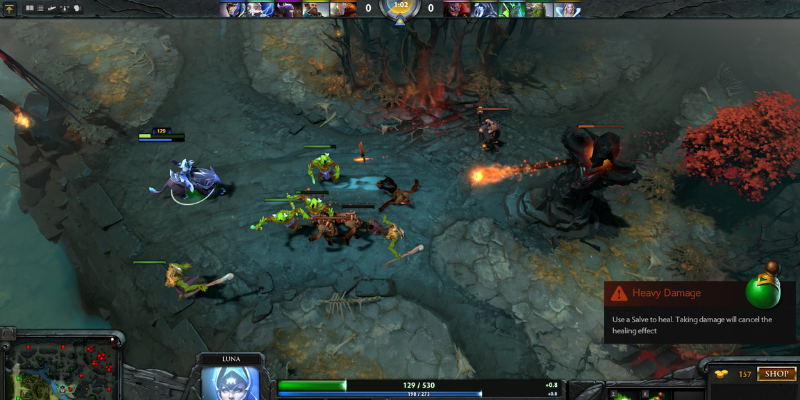Screen dimensions: 800x400
Task: Open the SHOP panel
Action: point(776,374)
